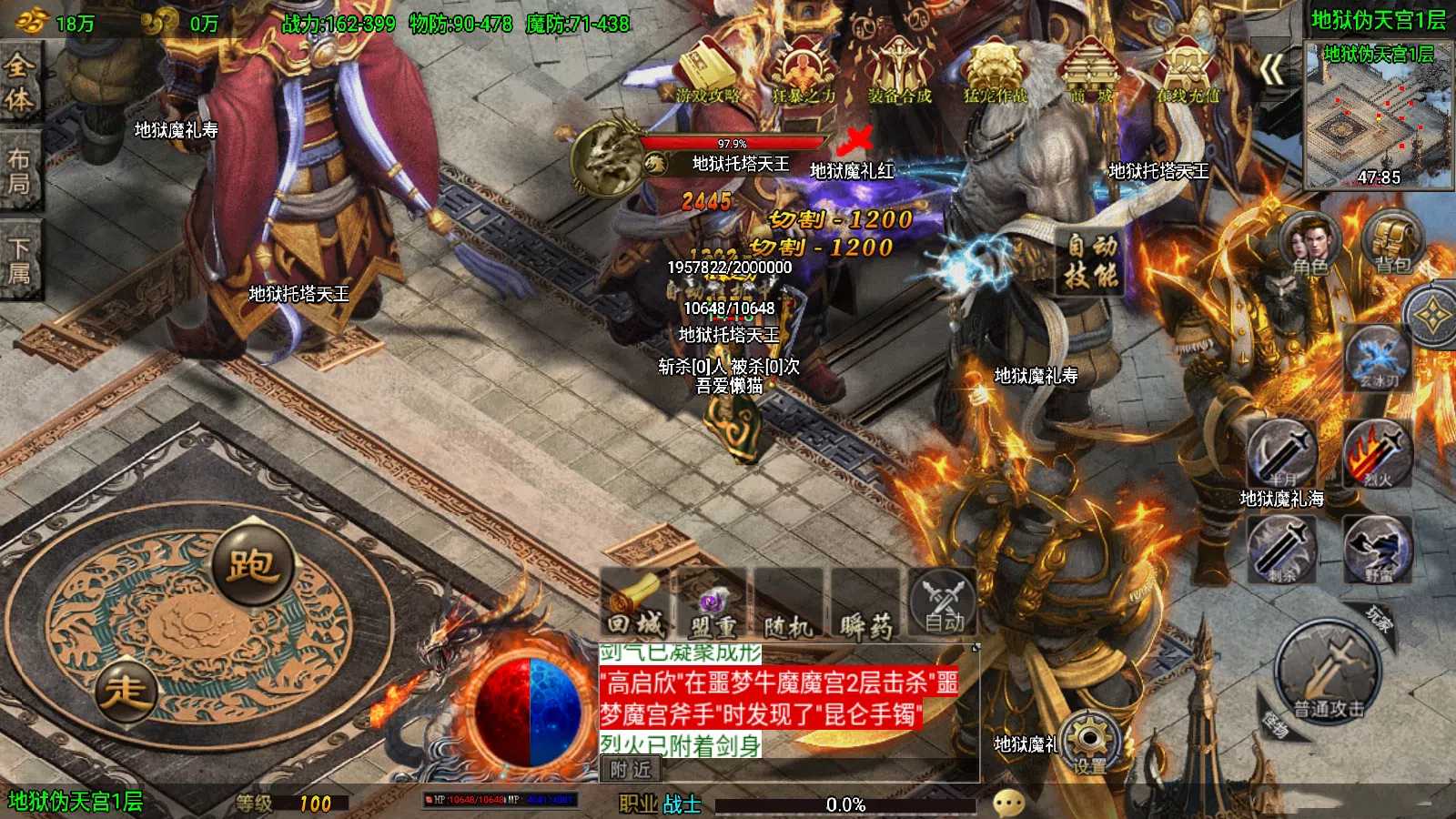Use the 回城 return-to-town scroll
1456x819 pixels.
click(x=635, y=604)
